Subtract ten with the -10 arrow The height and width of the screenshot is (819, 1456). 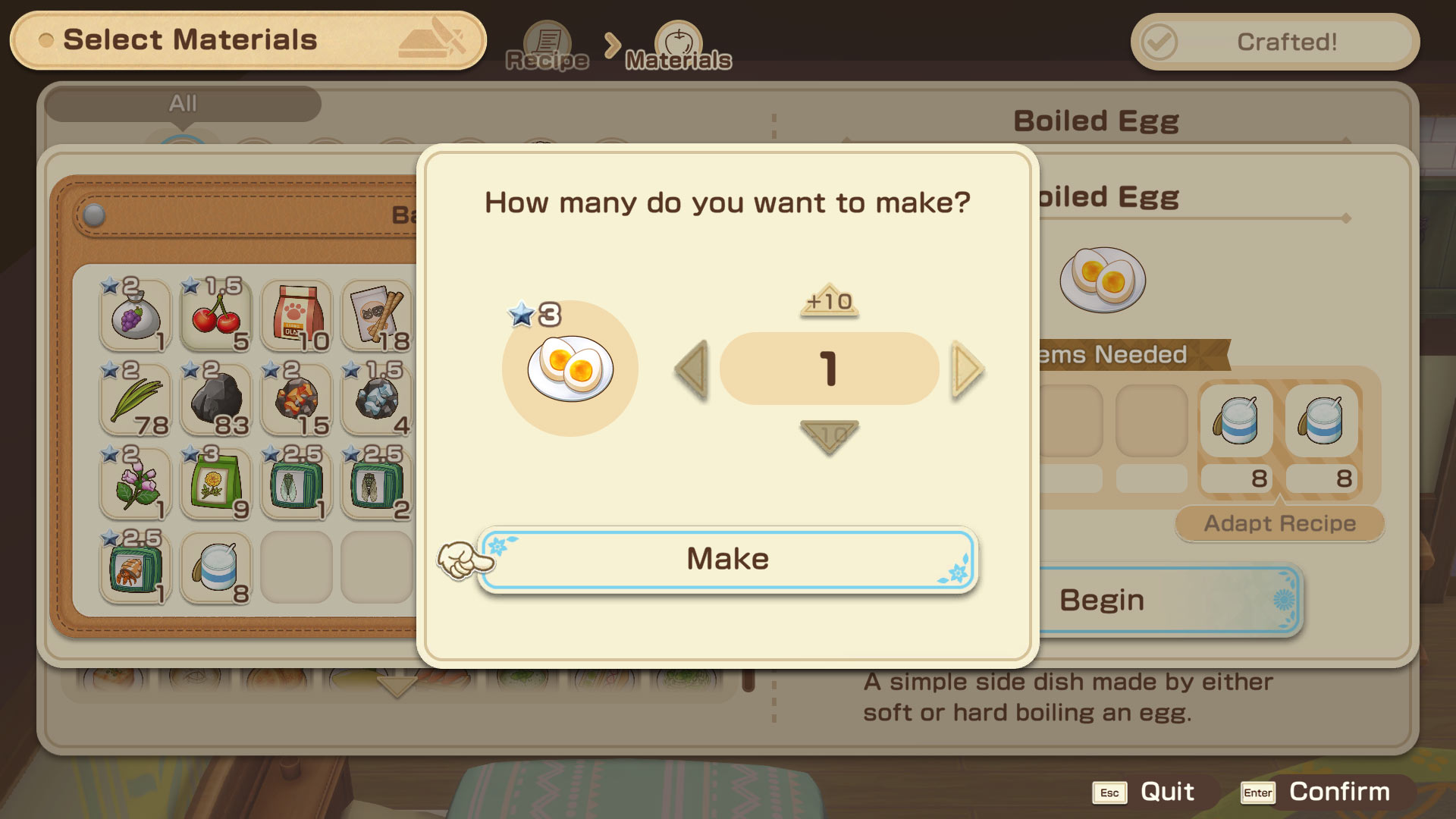[829, 436]
